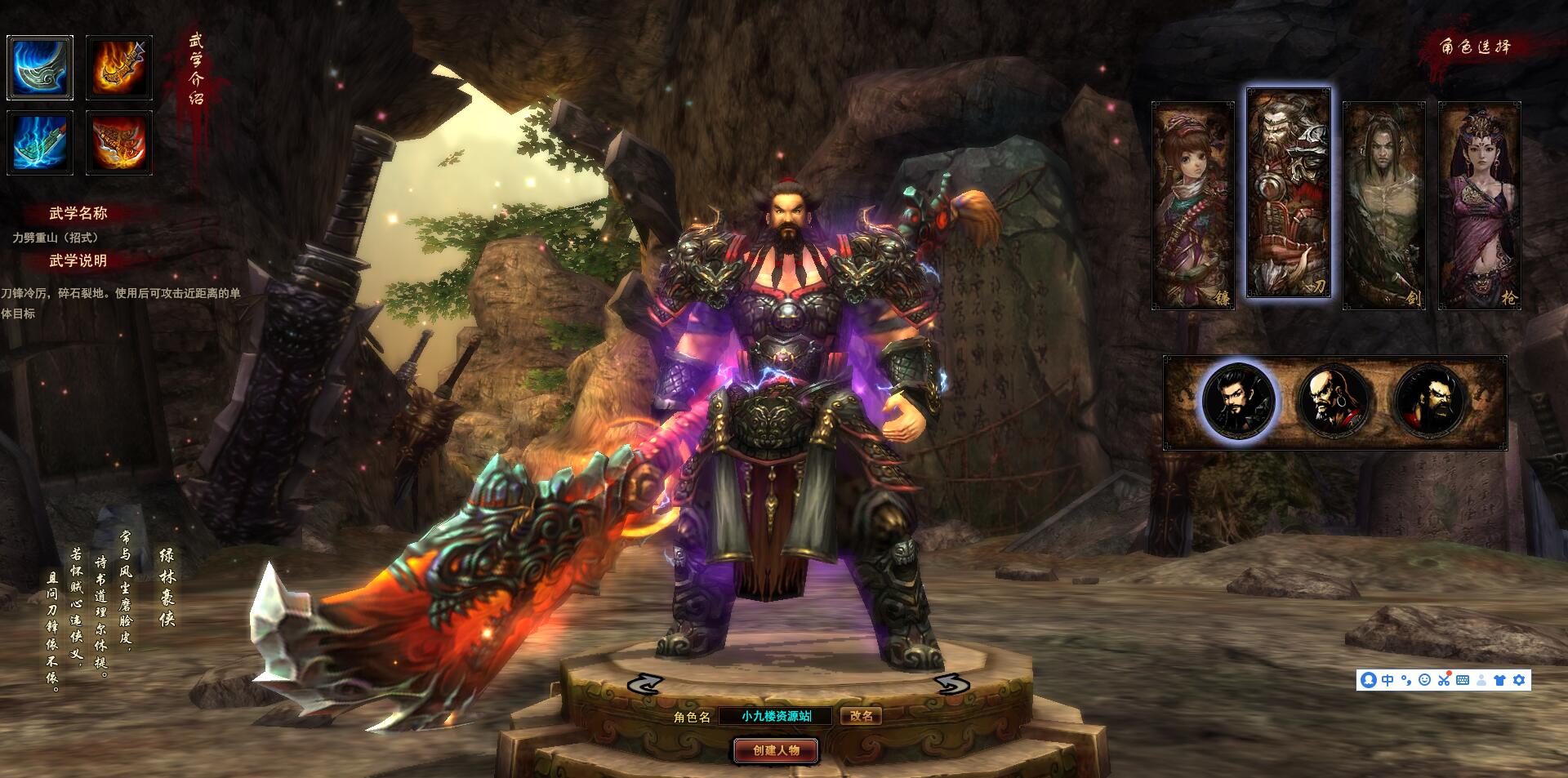
Task: Pick the shouting bearded face portrait
Action: (x=1430, y=402)
